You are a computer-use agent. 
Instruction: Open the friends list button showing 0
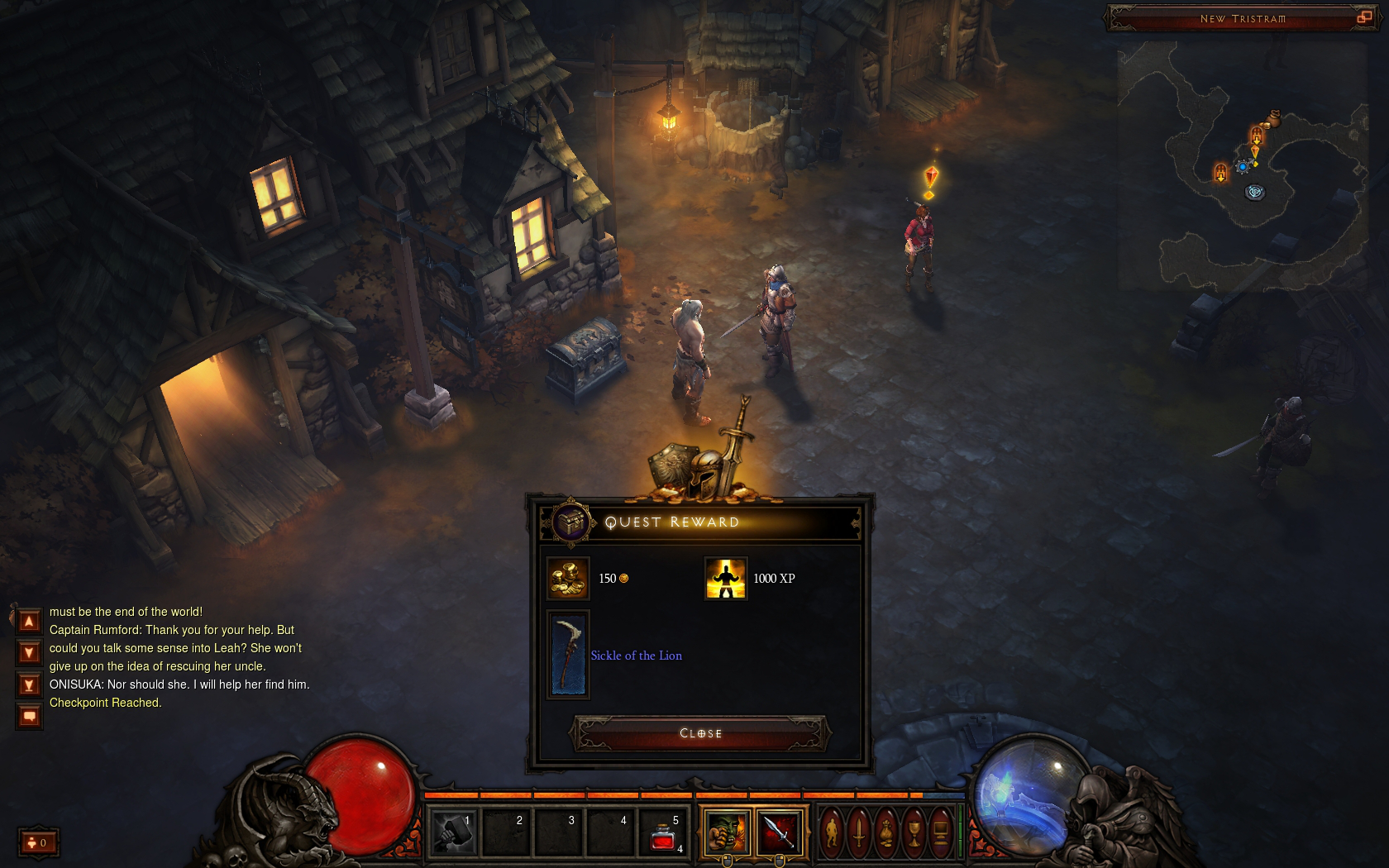click(38, 842)
